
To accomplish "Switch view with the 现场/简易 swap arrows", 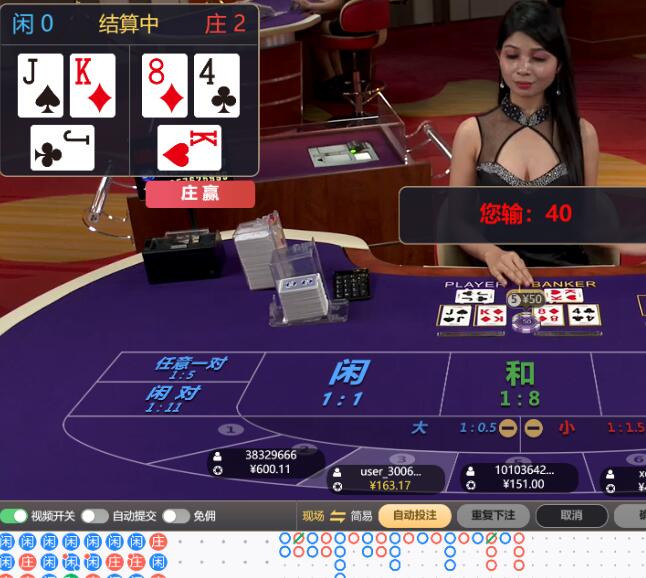I will coord(337,516).
